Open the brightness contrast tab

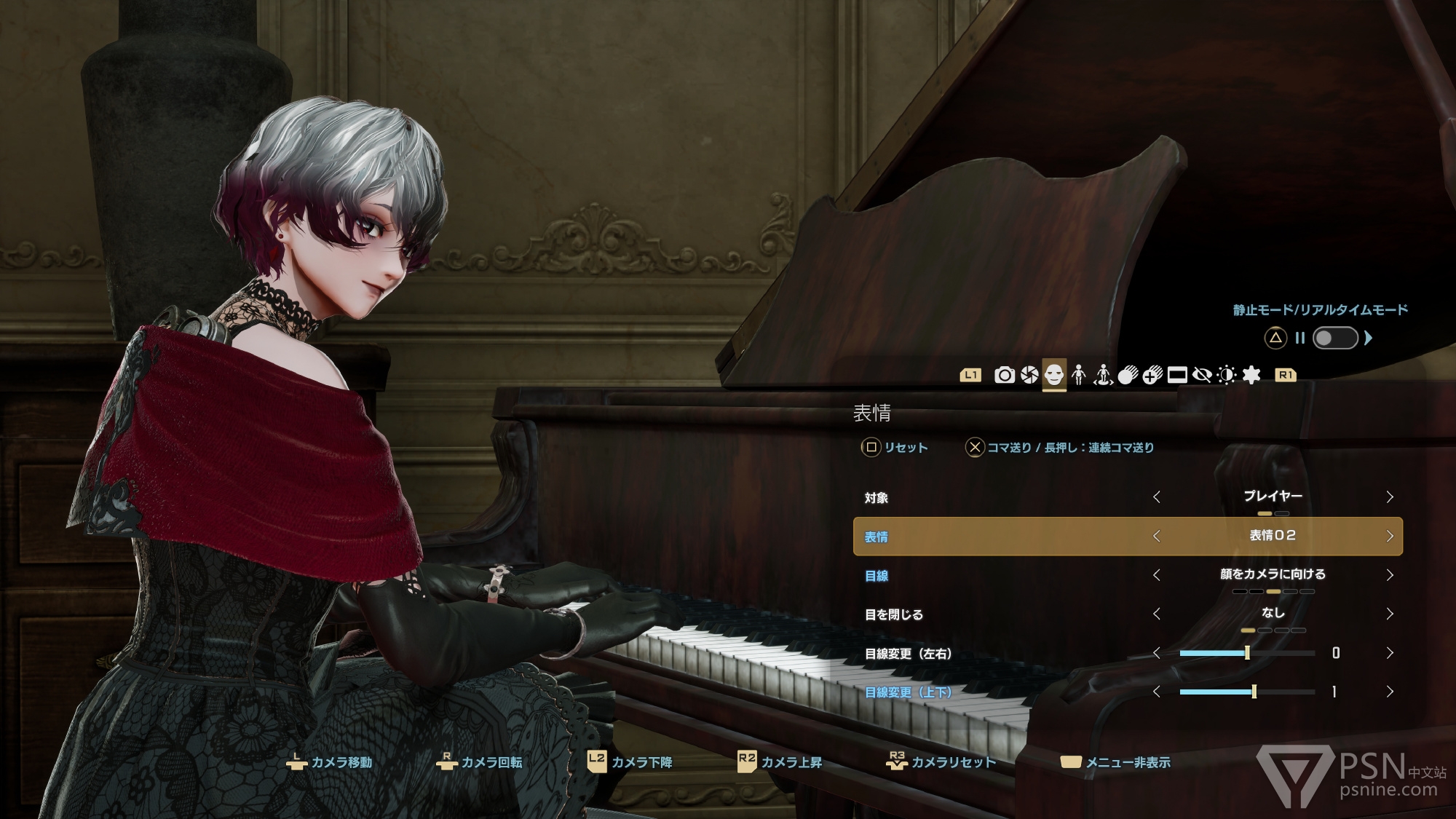point(1227,375)
